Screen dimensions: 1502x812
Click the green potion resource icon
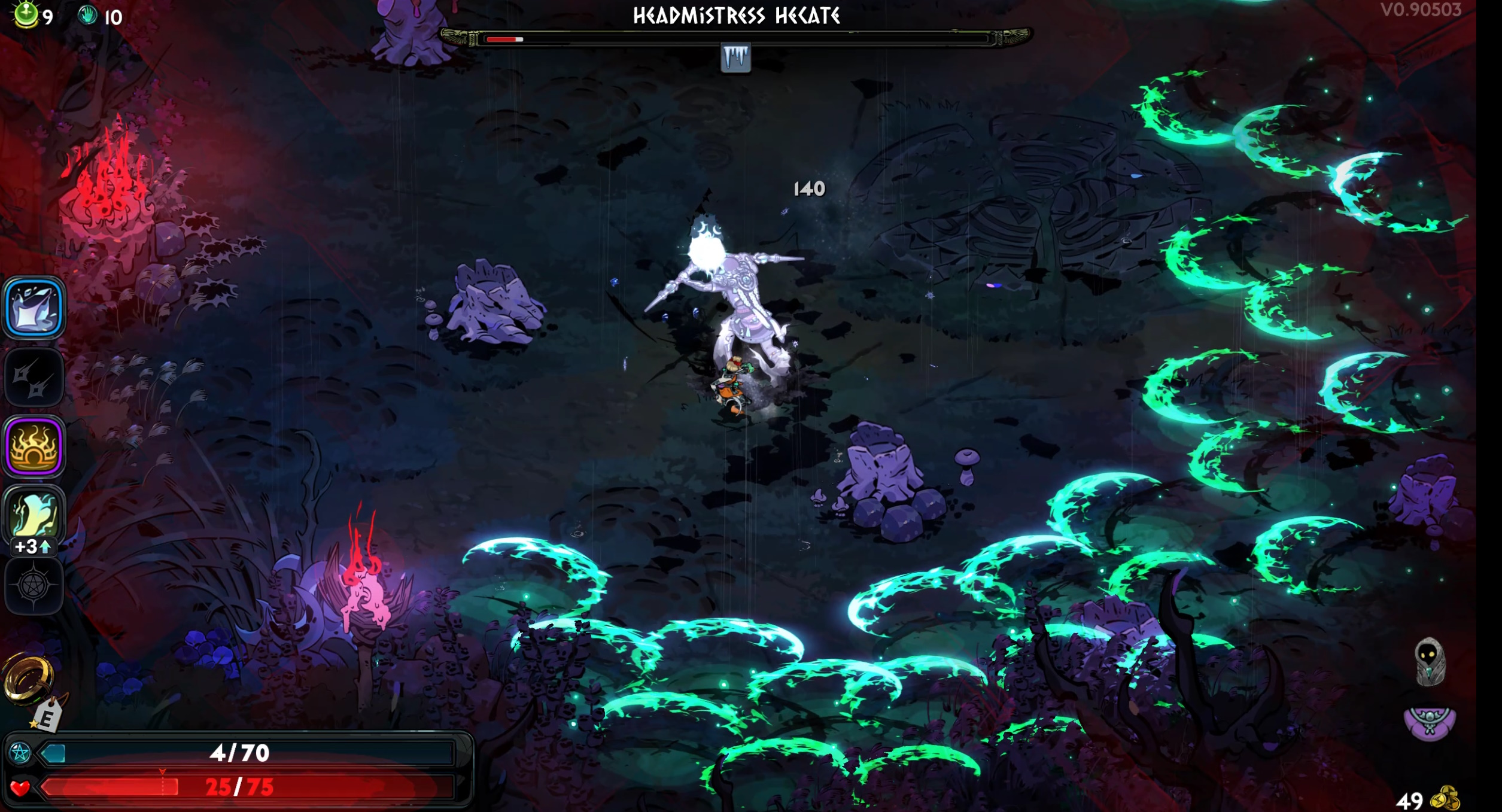26,14
